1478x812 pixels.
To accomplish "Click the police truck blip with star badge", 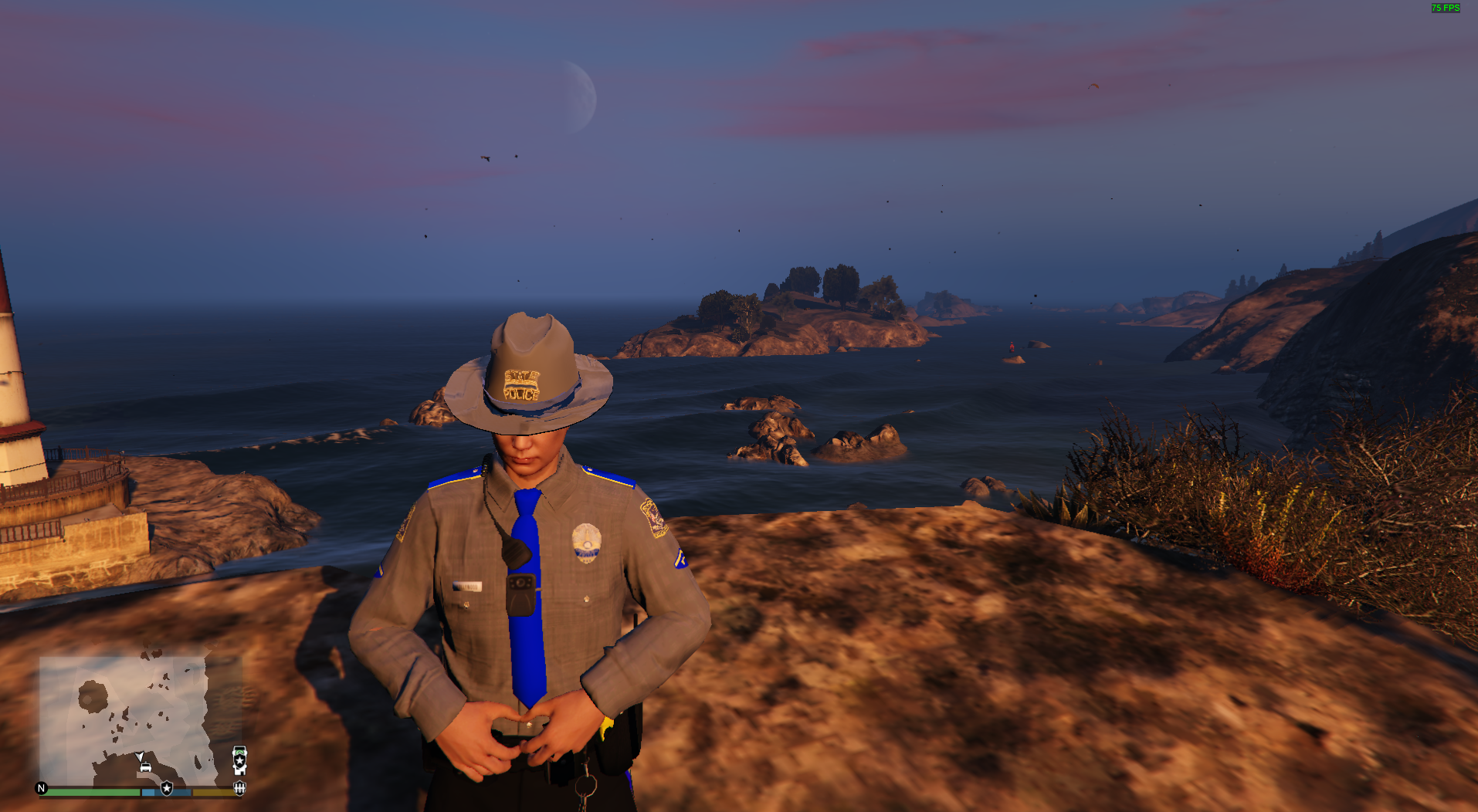I will 240,759.
